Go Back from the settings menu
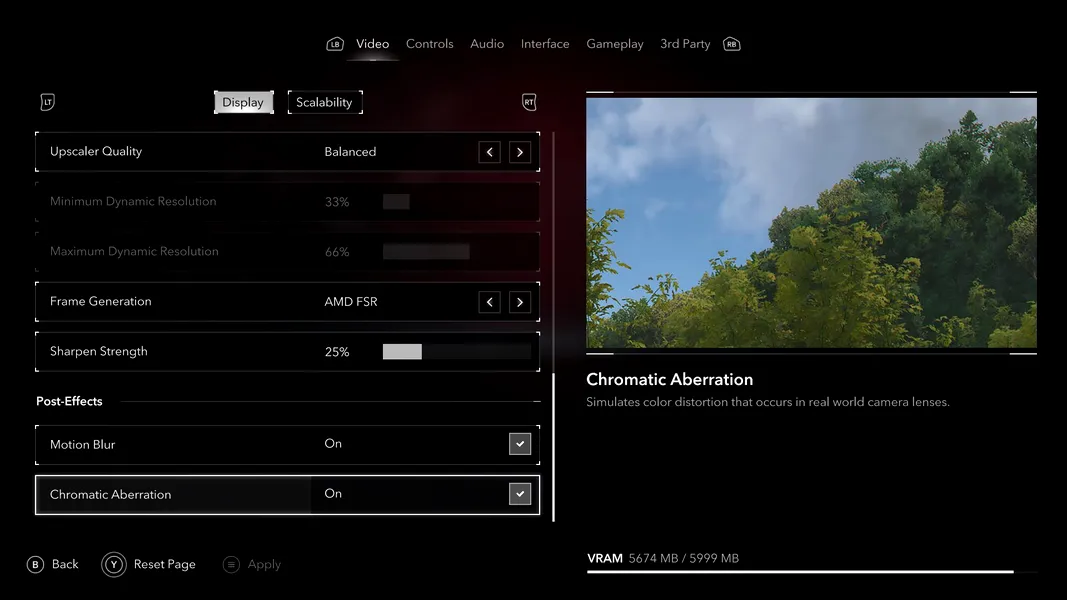 53,565
